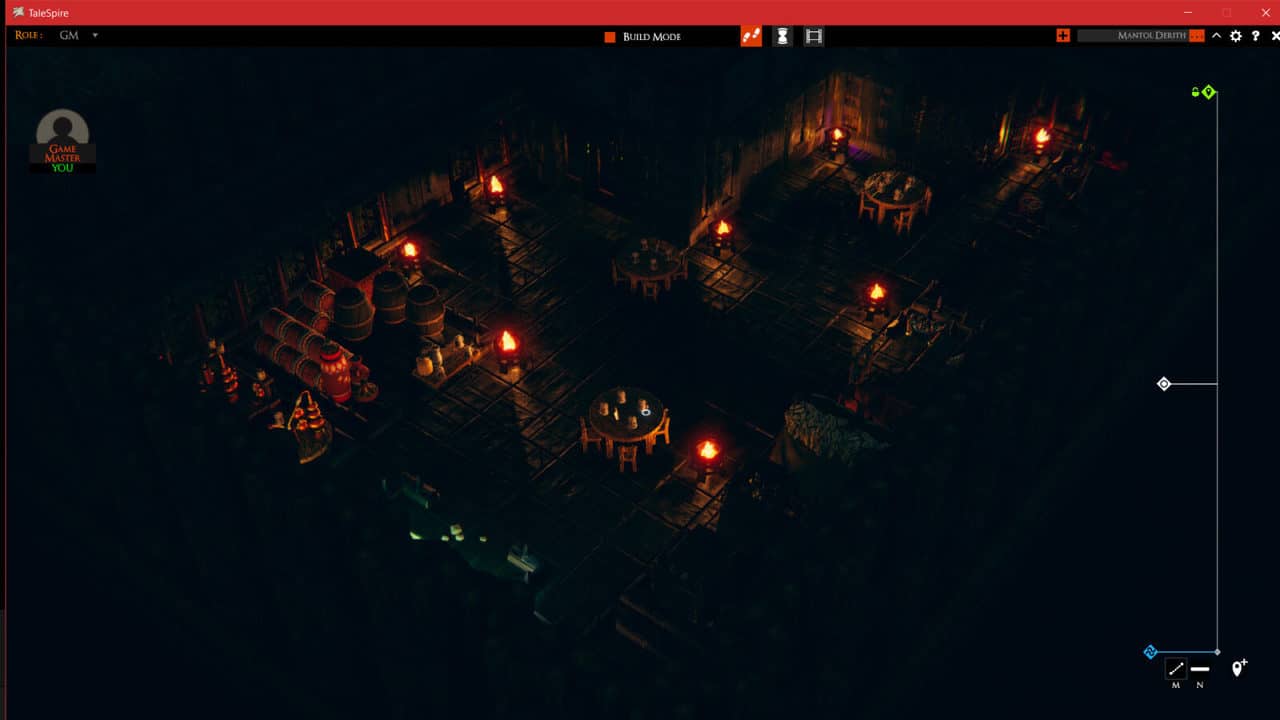Toggle the orange Build Mode indicator
The image size is (1280, 720).
(610, 36)
